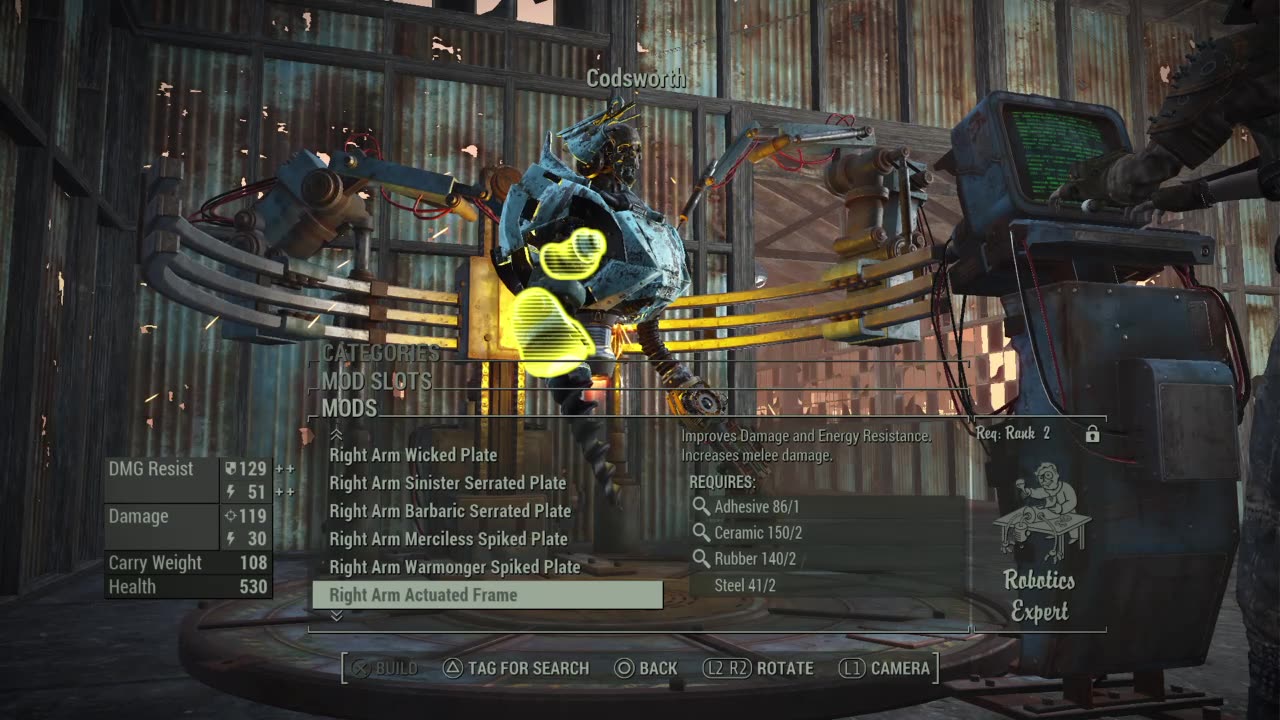The width and height of the screenshot is (1280, 720).
Task: Click the Steel 41/2 requirement row
Action: [x=745, y=585]
